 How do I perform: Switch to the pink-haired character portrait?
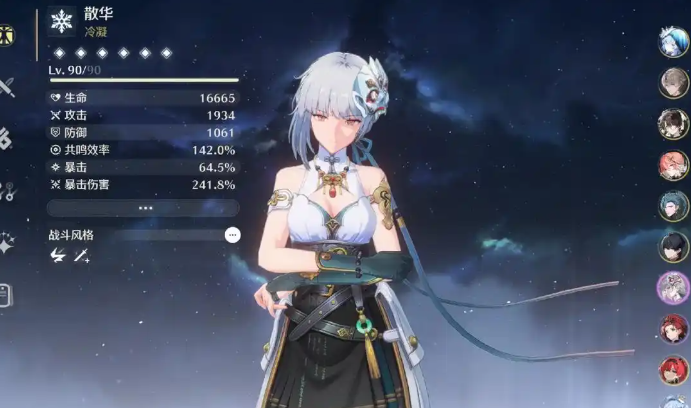673,165
